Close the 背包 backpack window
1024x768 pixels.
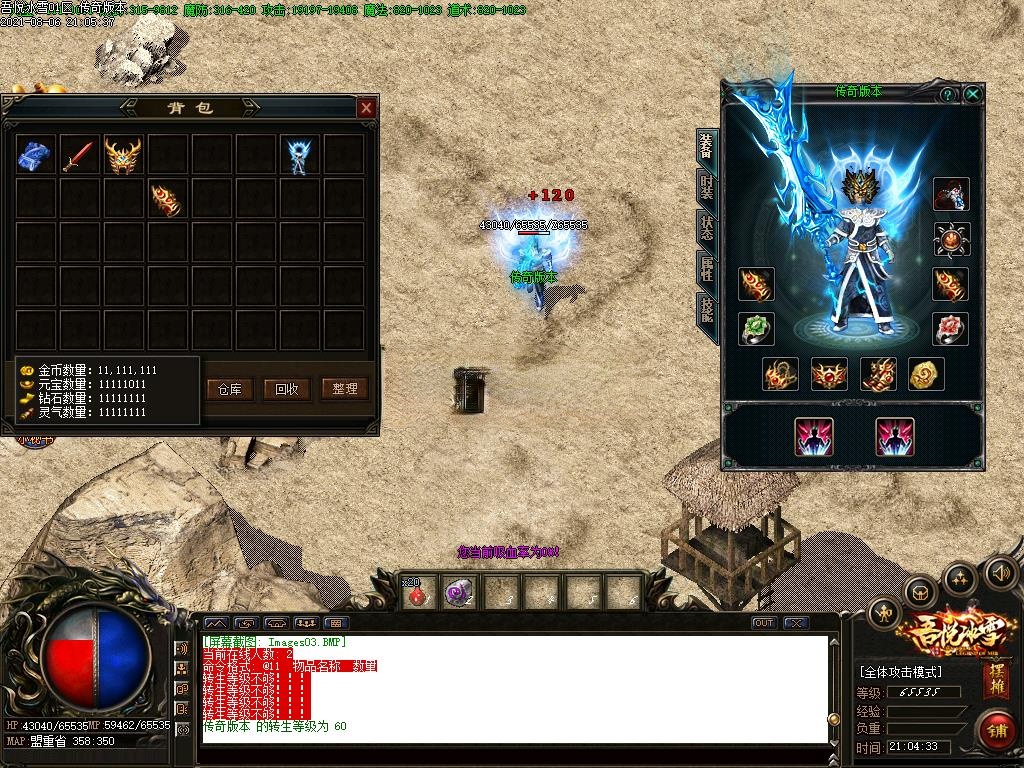367,107
